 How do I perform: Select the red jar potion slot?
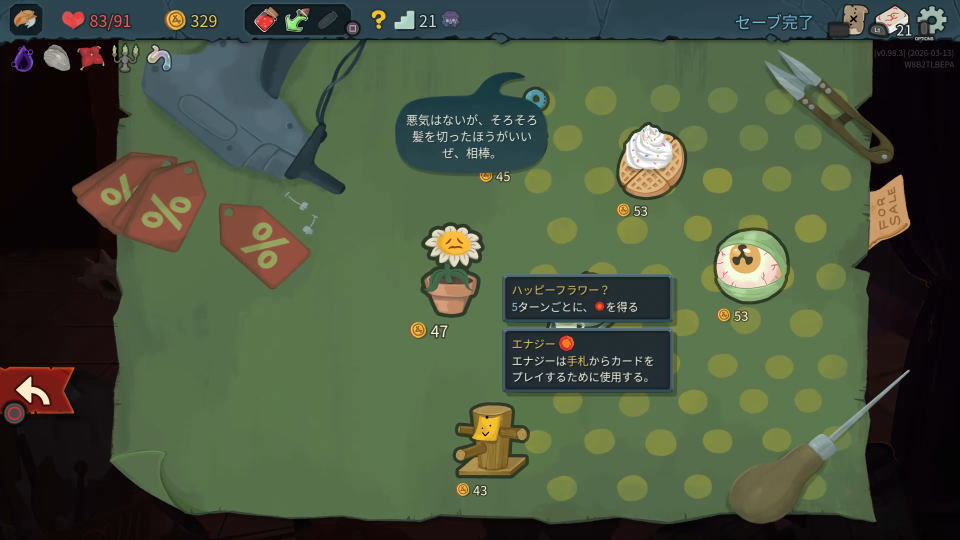[266, 20]
